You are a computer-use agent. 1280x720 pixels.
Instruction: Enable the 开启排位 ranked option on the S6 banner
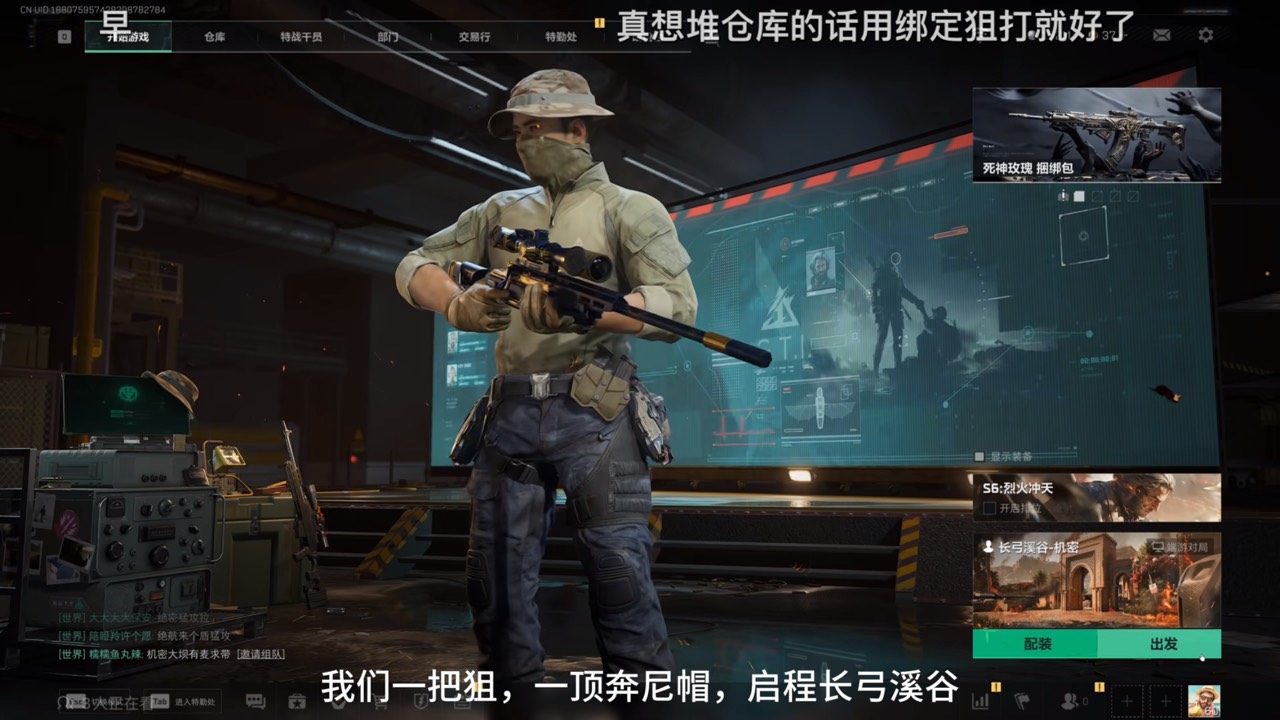point(992,510)
